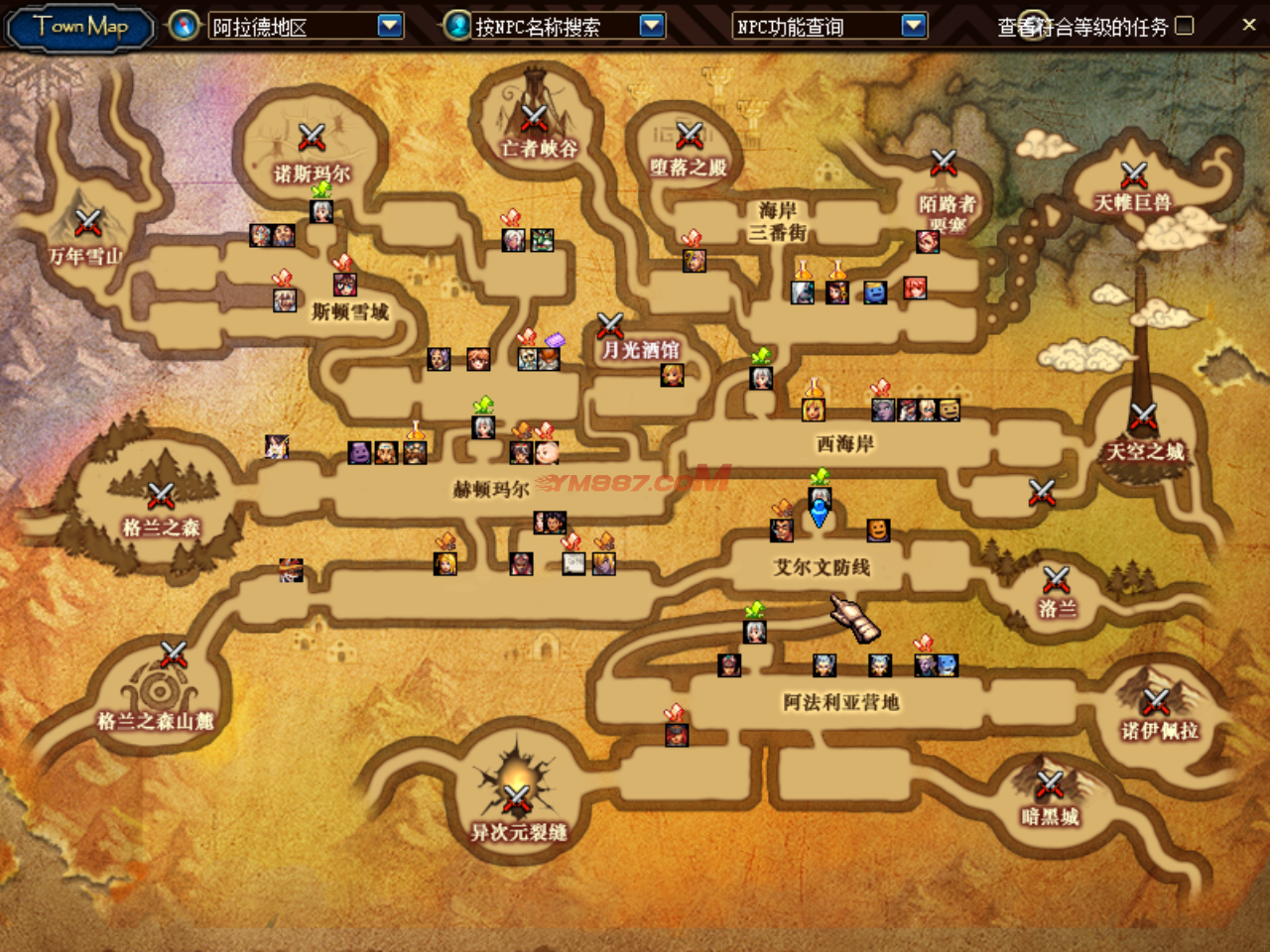Close the Town Map window
Image resolution: width=1270 pixels, height=952 pixels.
(1249, 25)
